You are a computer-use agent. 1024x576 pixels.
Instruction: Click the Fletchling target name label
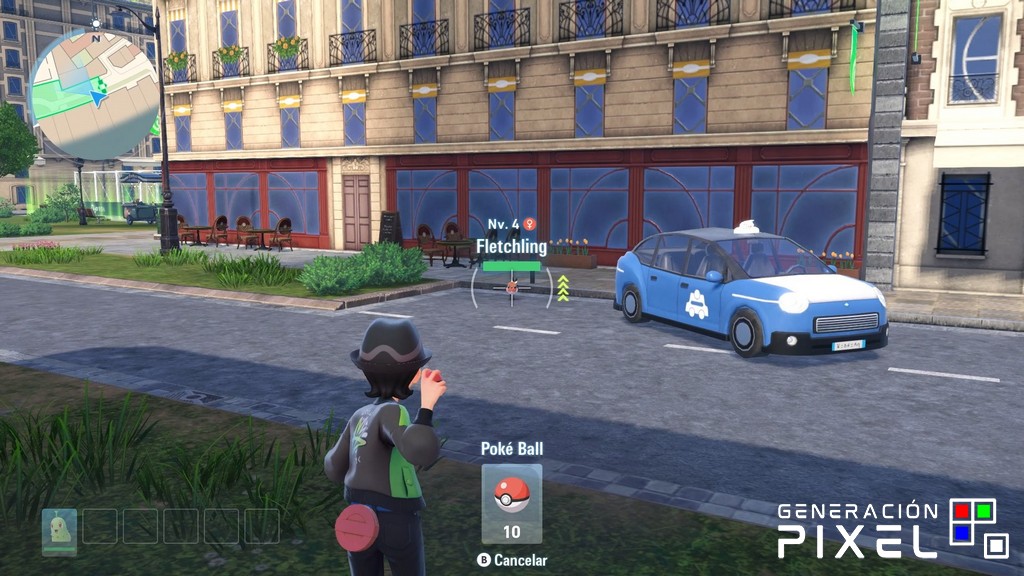[511, 246]
